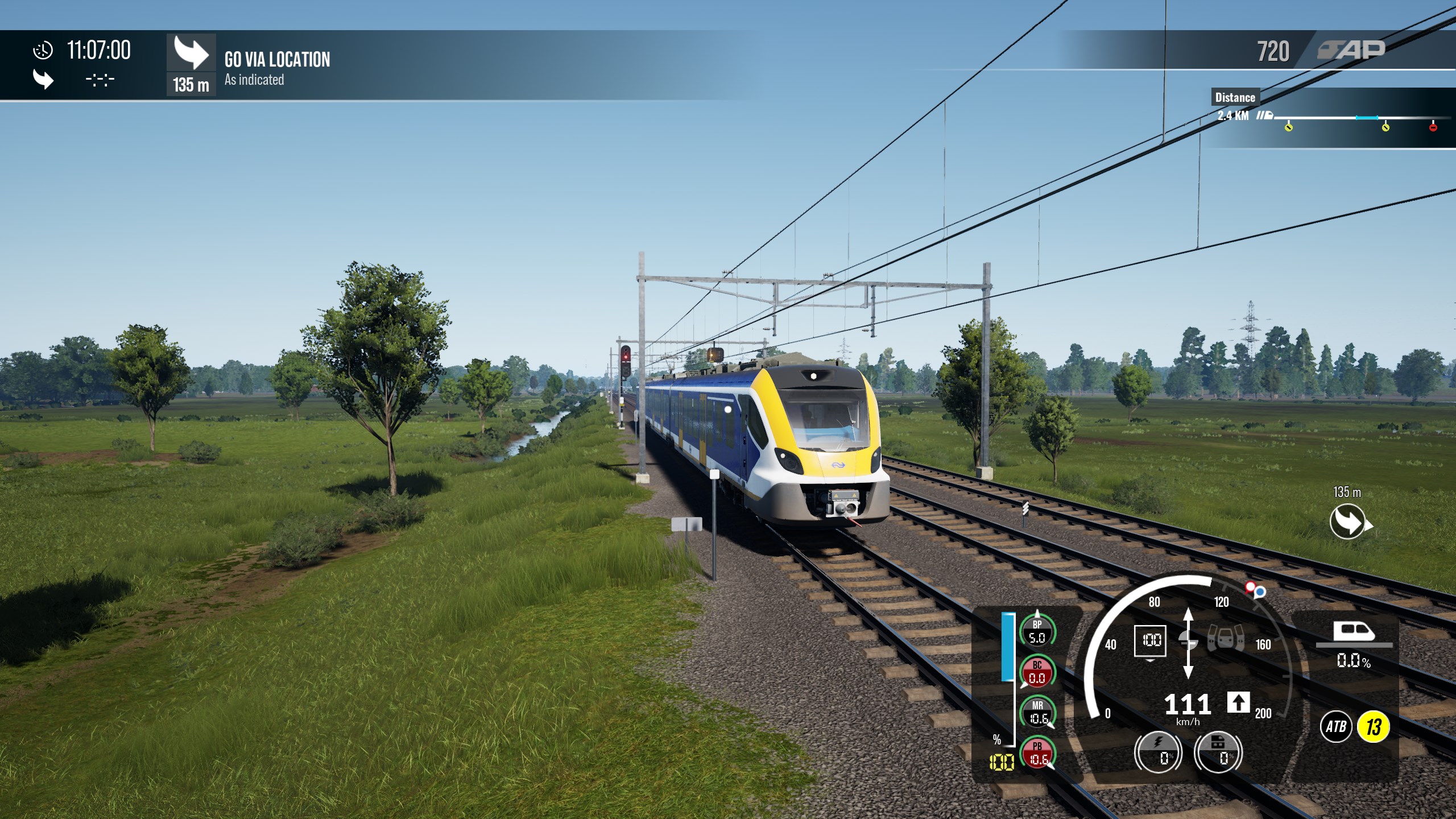Select the 100 speed limit box
Screen dimensions: 1456x819
coord(1151,640)
